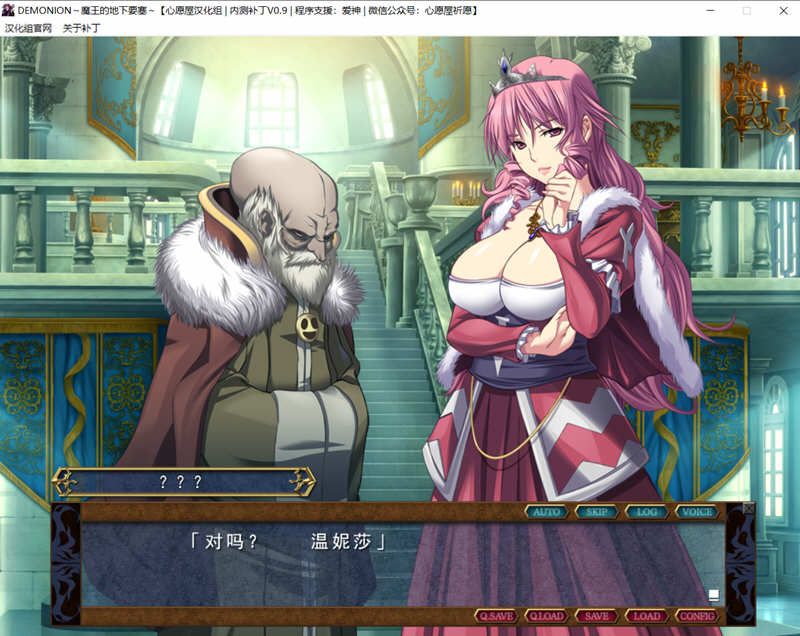Open the dialogue LOG

click(646, 512)
